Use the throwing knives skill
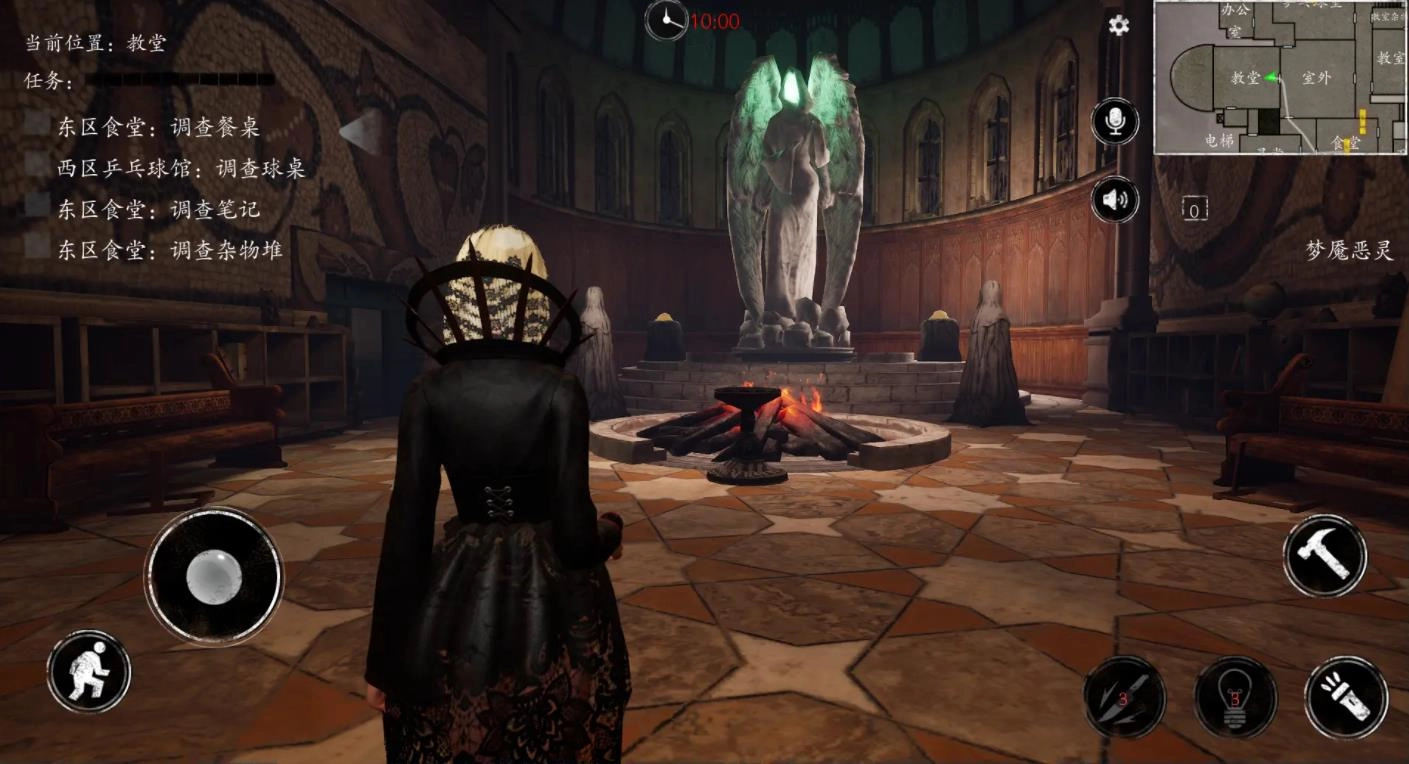Image resolution: width=1409 pixels, height=764 pixels. (1125, 697)
